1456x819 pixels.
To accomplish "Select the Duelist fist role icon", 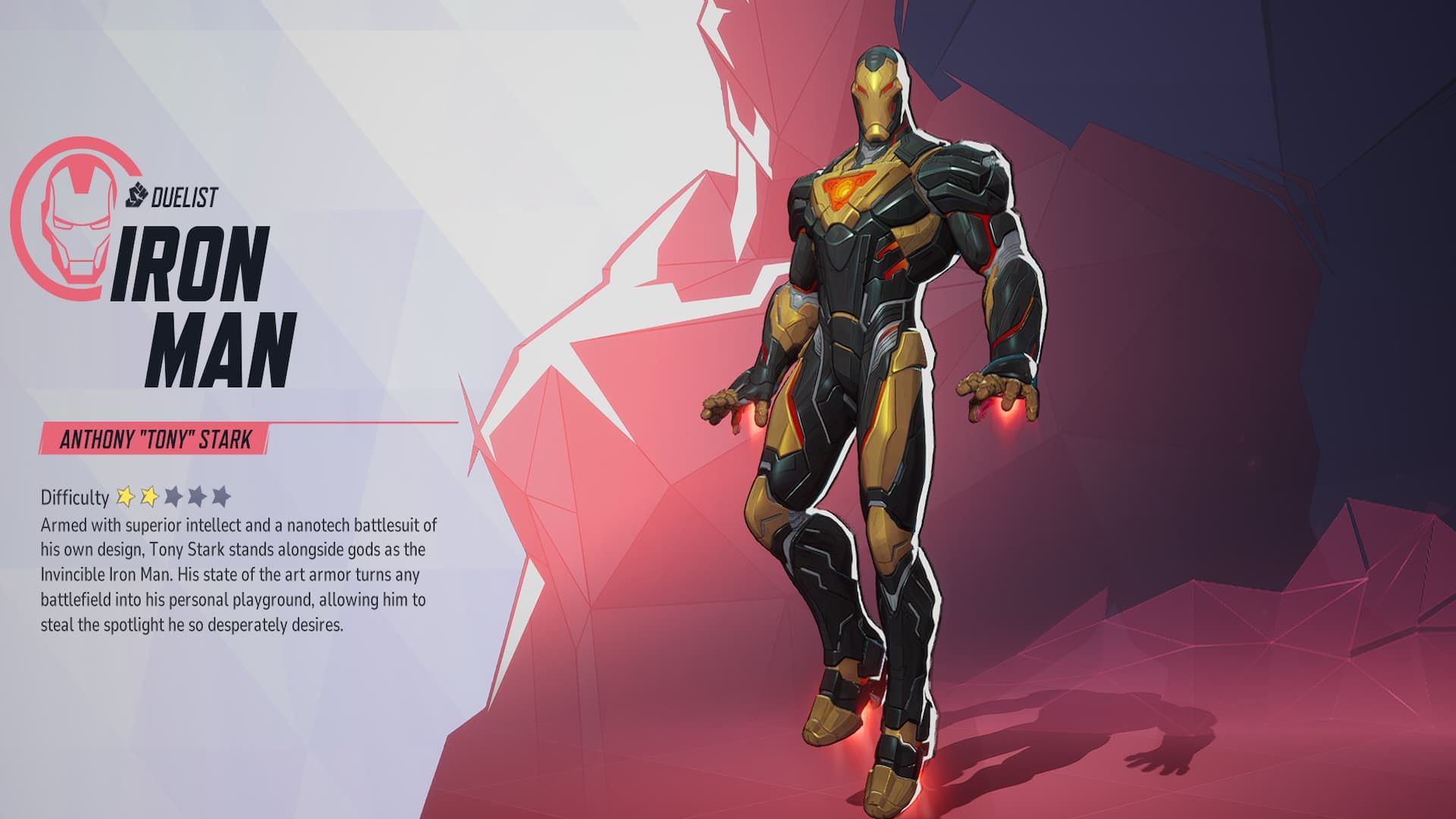I will pos(135,196).
